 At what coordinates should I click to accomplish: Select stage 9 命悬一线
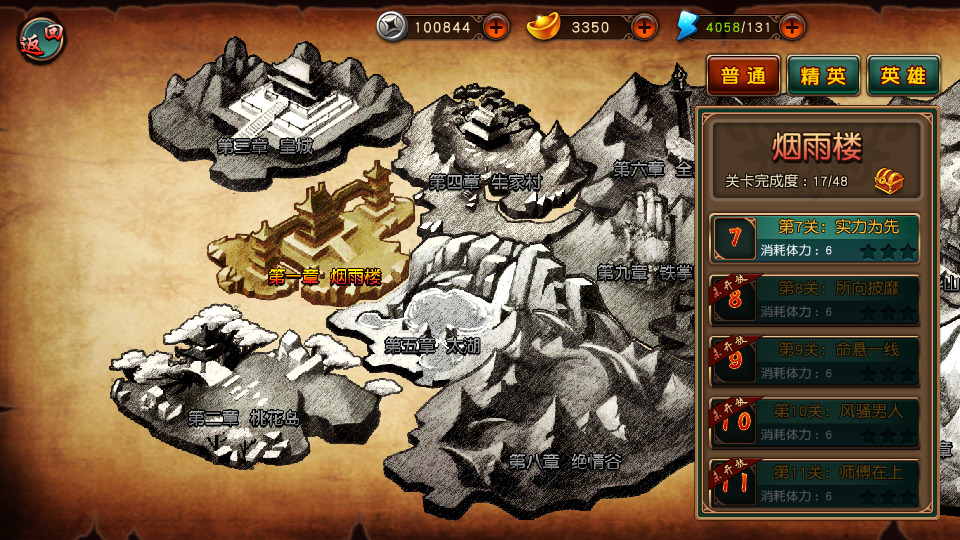tap(815, 360)
